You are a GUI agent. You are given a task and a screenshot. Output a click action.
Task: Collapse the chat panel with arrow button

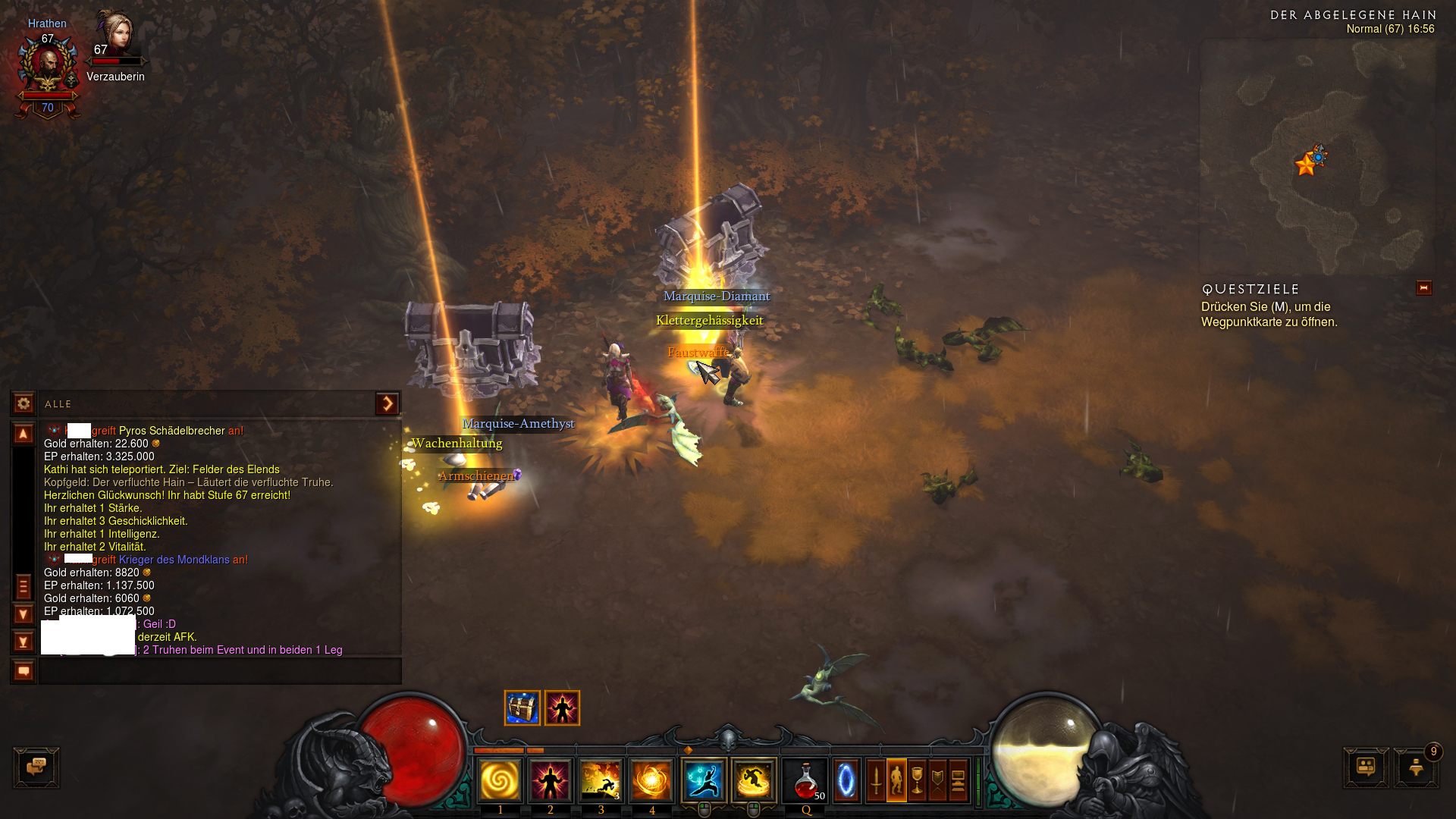coord(388,403)
